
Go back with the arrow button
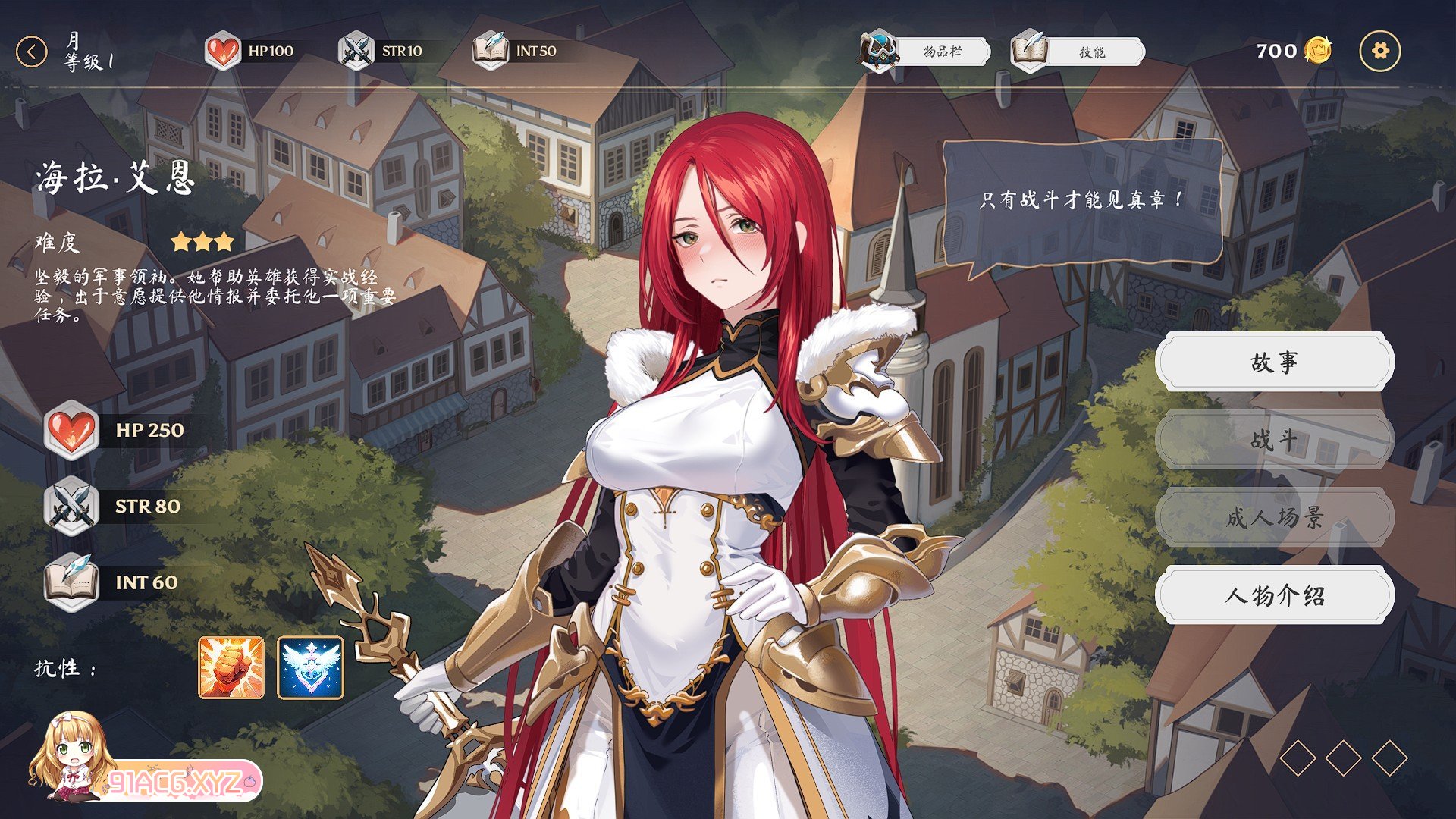[31, 52]
